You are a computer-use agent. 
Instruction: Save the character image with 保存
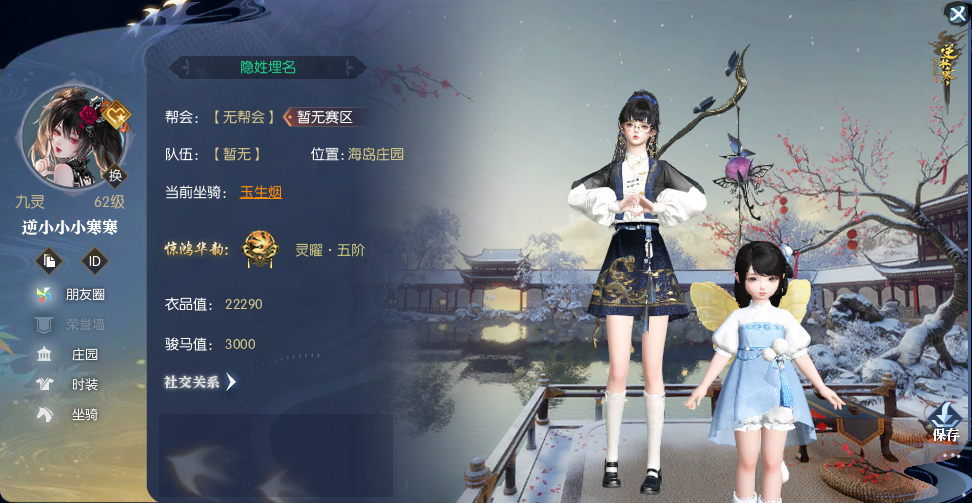[945, 422]
